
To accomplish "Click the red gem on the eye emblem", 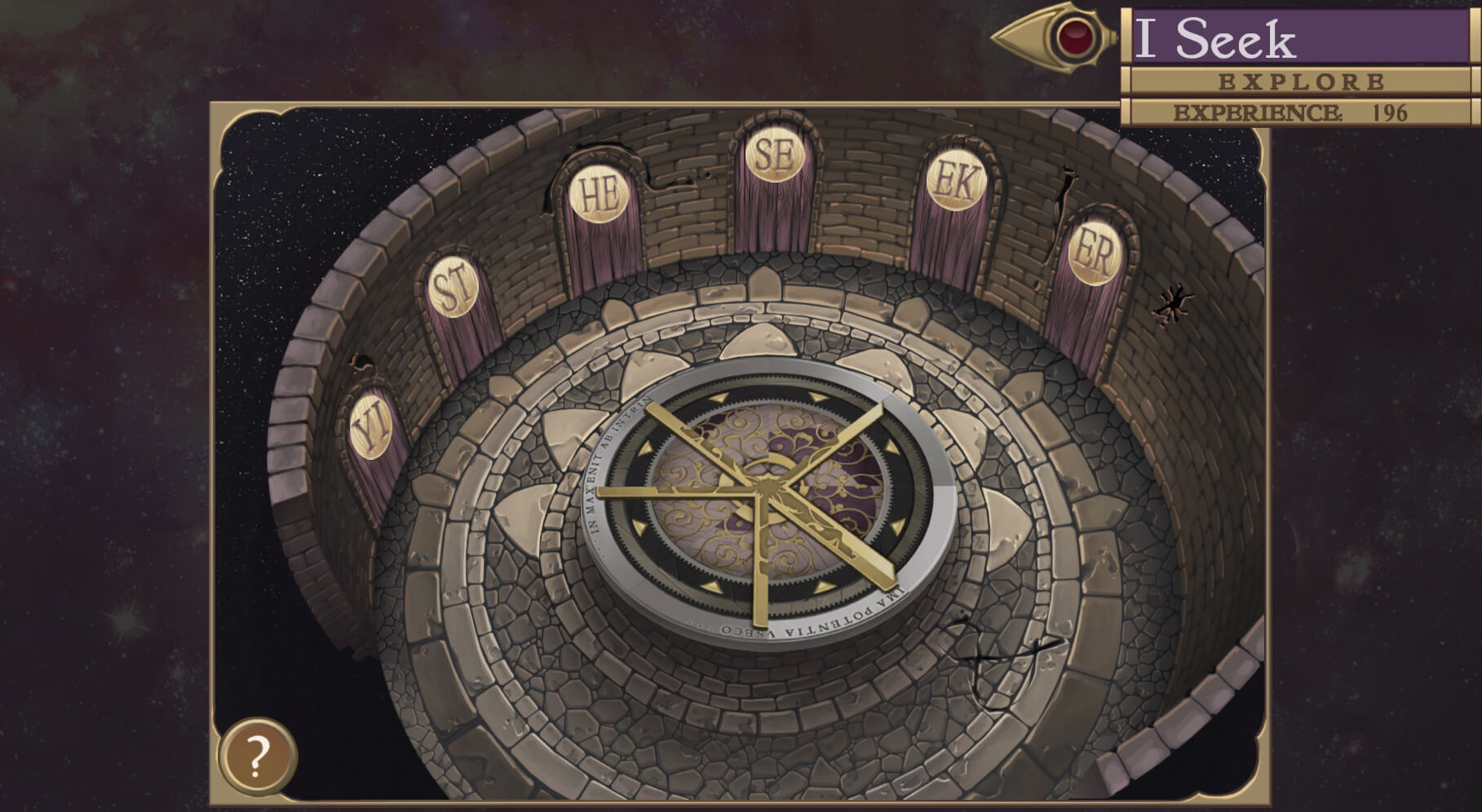I will pyautogui.click(x=1076, y=37).
